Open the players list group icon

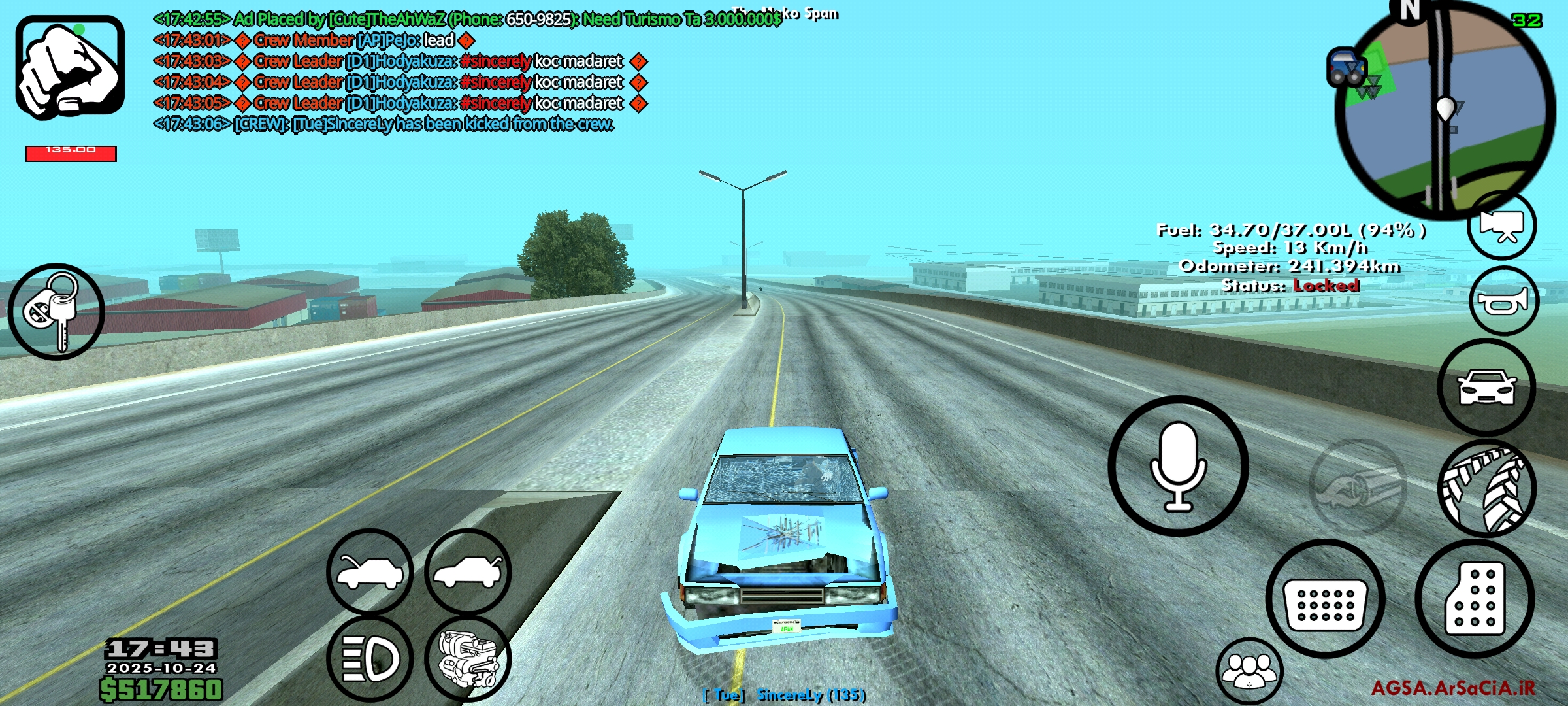(1249, 671)
